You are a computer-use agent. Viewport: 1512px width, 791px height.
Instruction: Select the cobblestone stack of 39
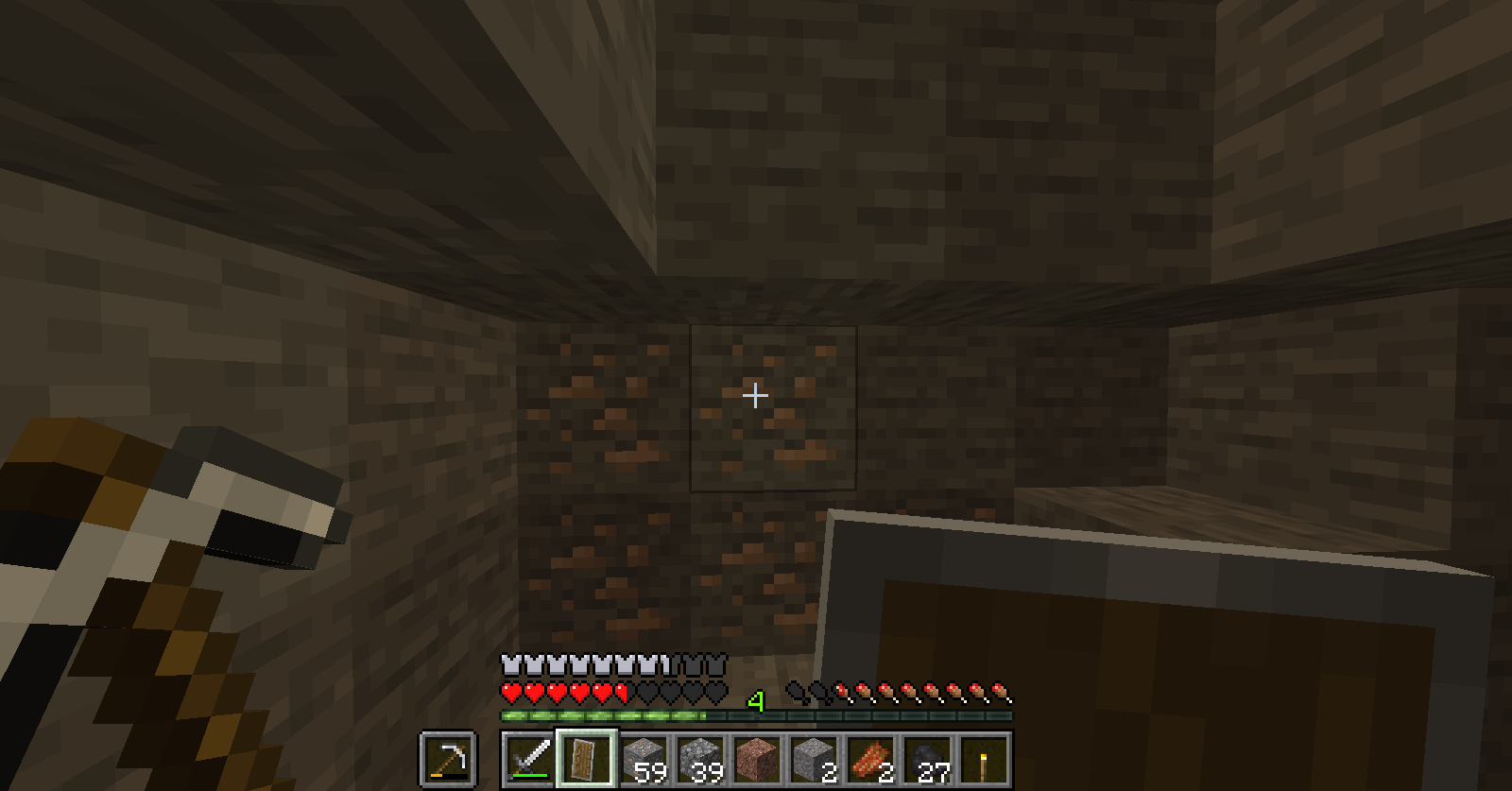(x=702, y=756)
